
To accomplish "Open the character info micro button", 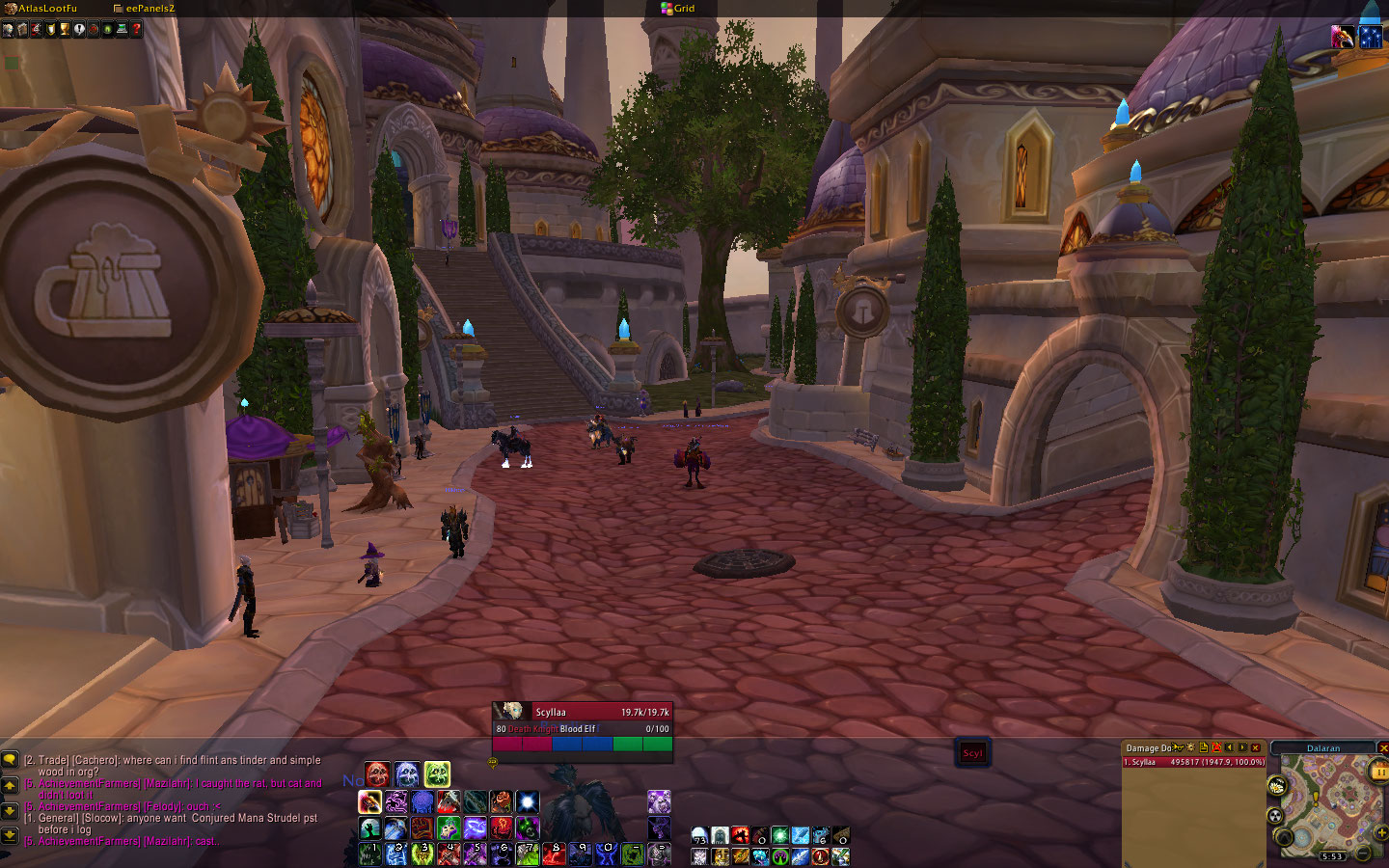I will point(8,29).
